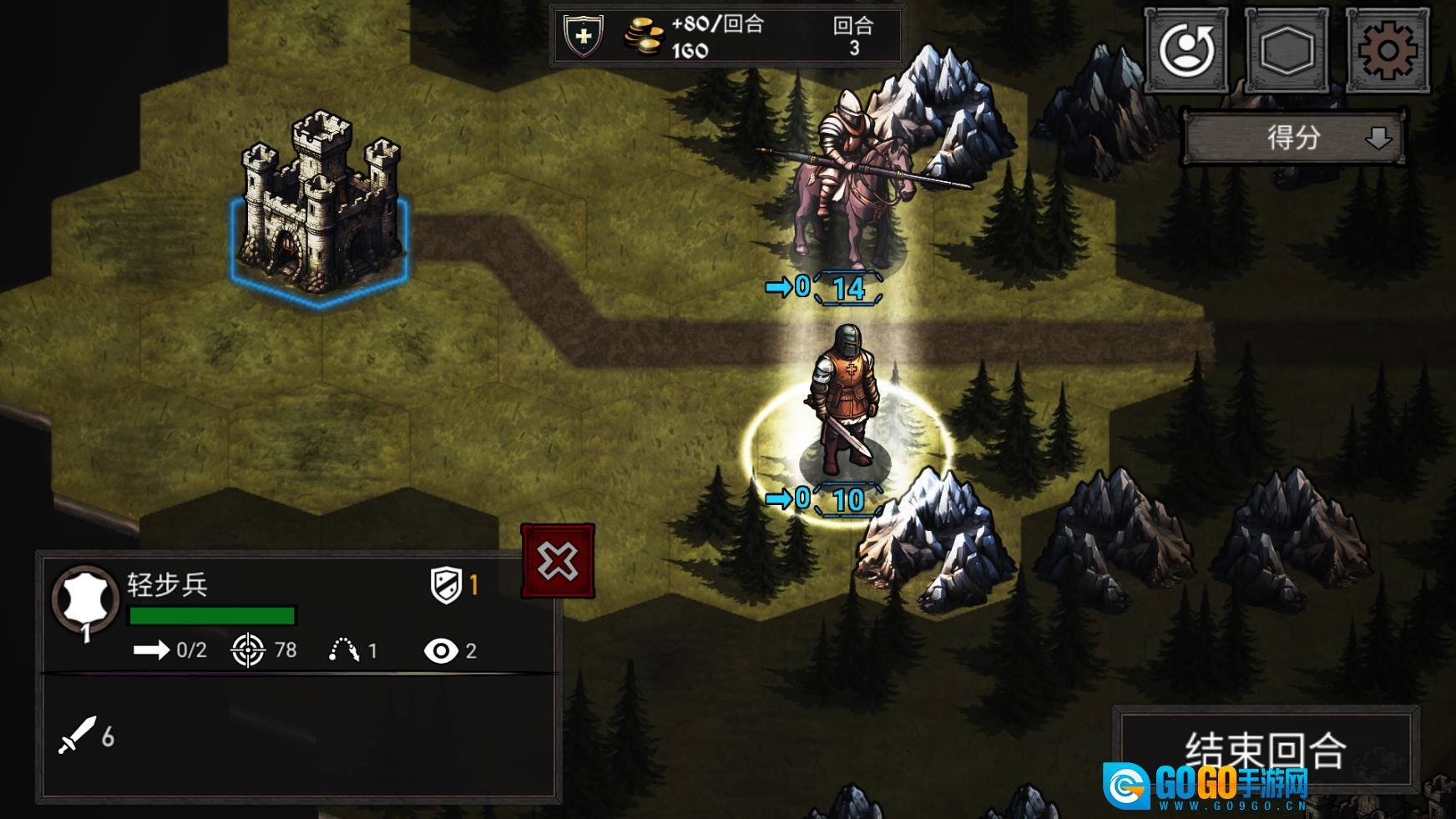This screenshot has height=819, width=1456.
Task: Select the mounted lancer knight unit
Action: click(x=847, y=179)
